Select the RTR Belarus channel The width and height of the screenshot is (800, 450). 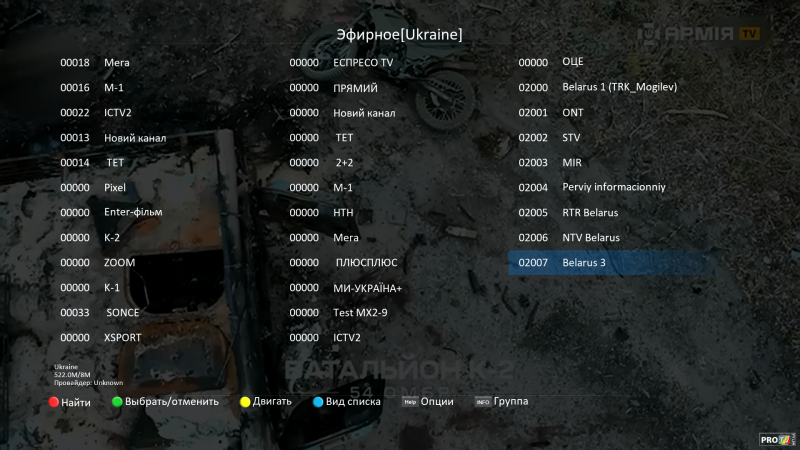coord(590,212)
